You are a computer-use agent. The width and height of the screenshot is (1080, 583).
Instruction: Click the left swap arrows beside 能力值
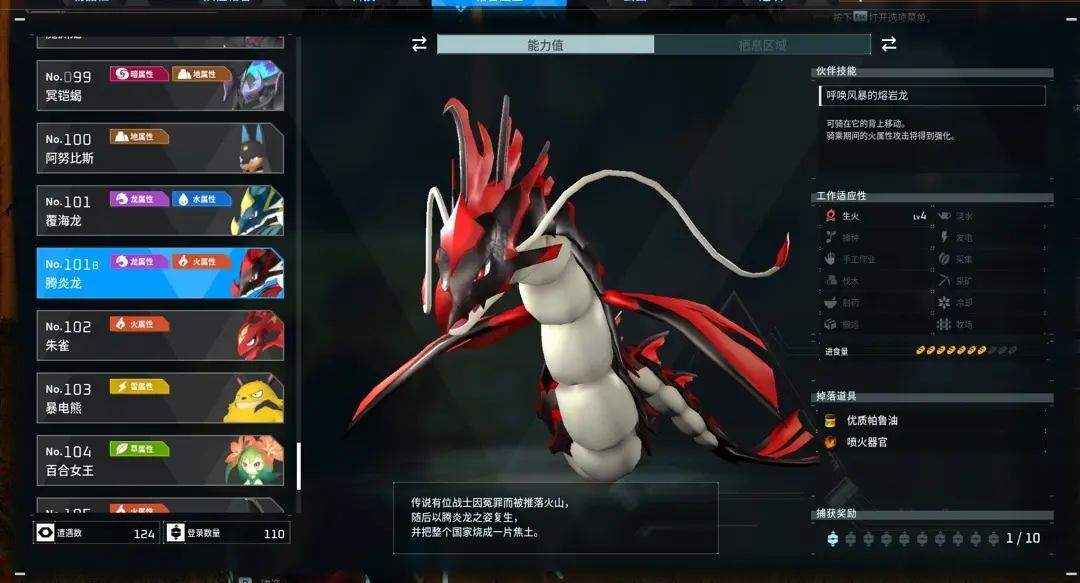click(x=419, y=44)
